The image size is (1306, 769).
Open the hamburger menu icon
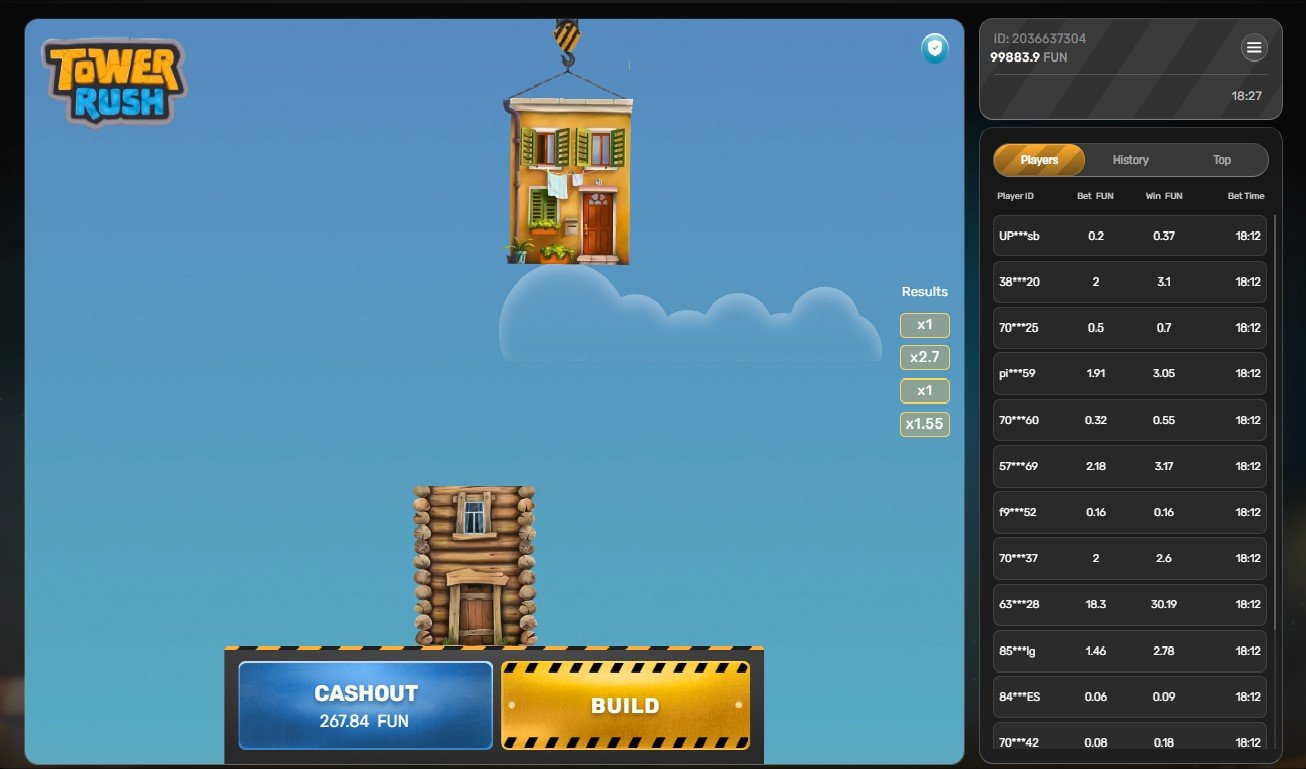coord(1254,47)
